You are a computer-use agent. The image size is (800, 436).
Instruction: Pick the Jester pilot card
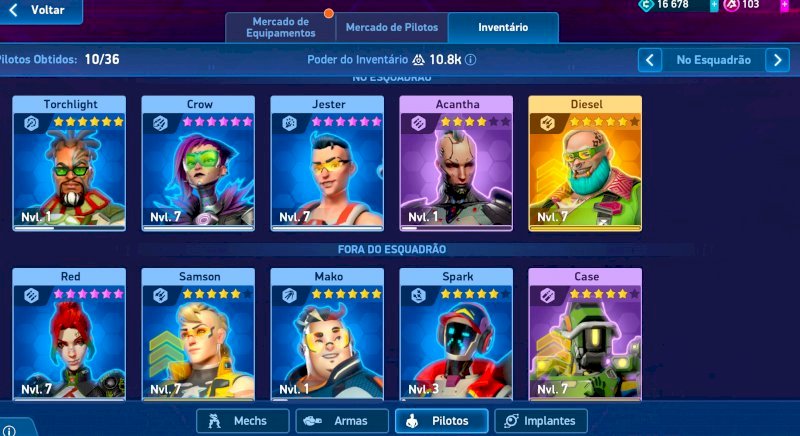(327, 164)
